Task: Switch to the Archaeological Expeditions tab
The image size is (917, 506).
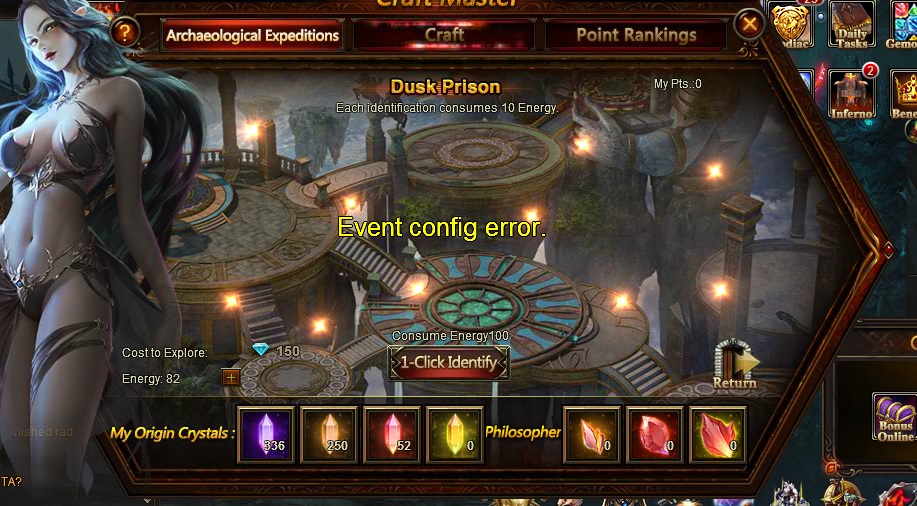Action: (252, 36)
